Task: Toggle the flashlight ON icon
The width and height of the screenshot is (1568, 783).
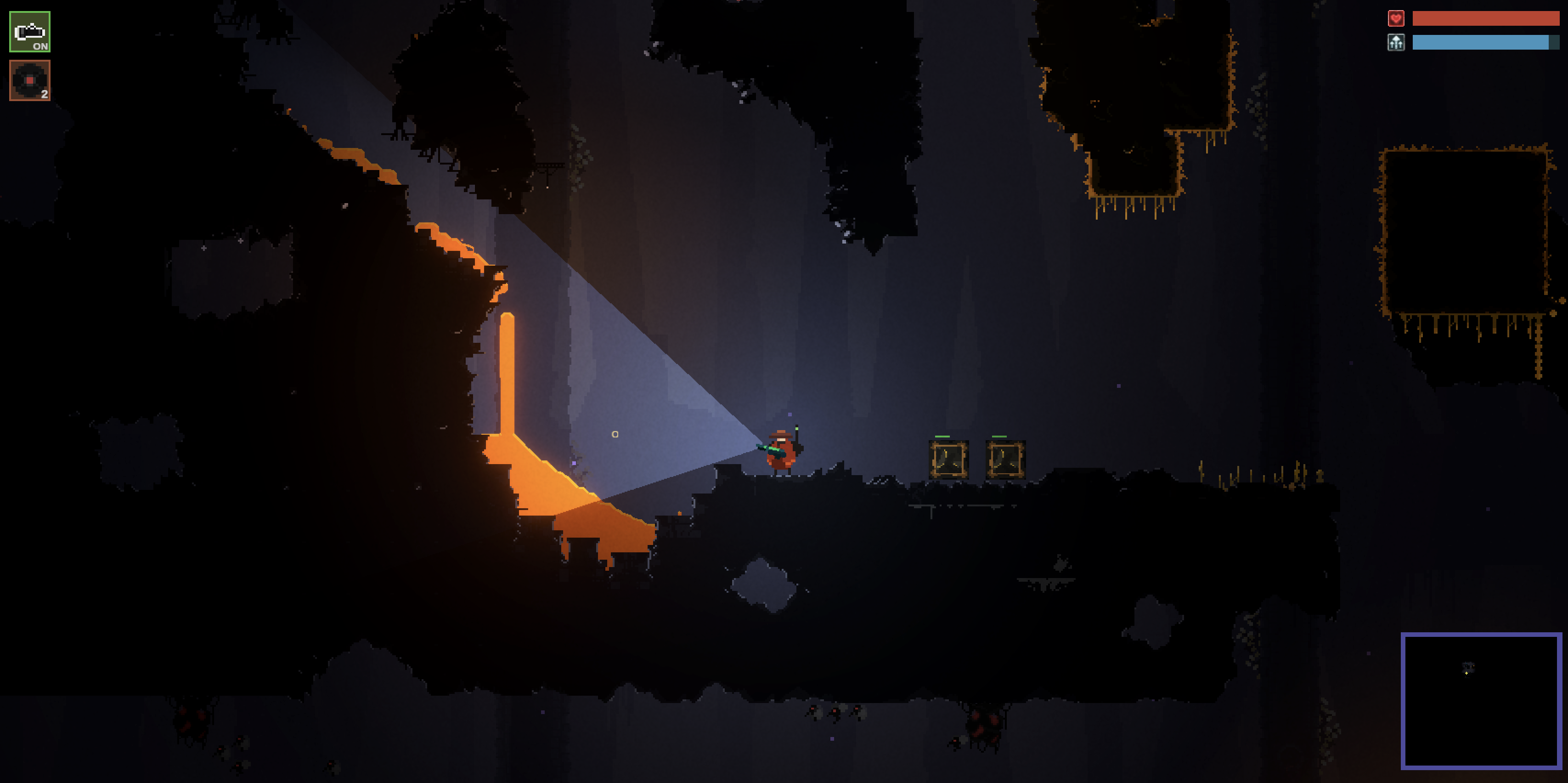Action: (30, 32)
